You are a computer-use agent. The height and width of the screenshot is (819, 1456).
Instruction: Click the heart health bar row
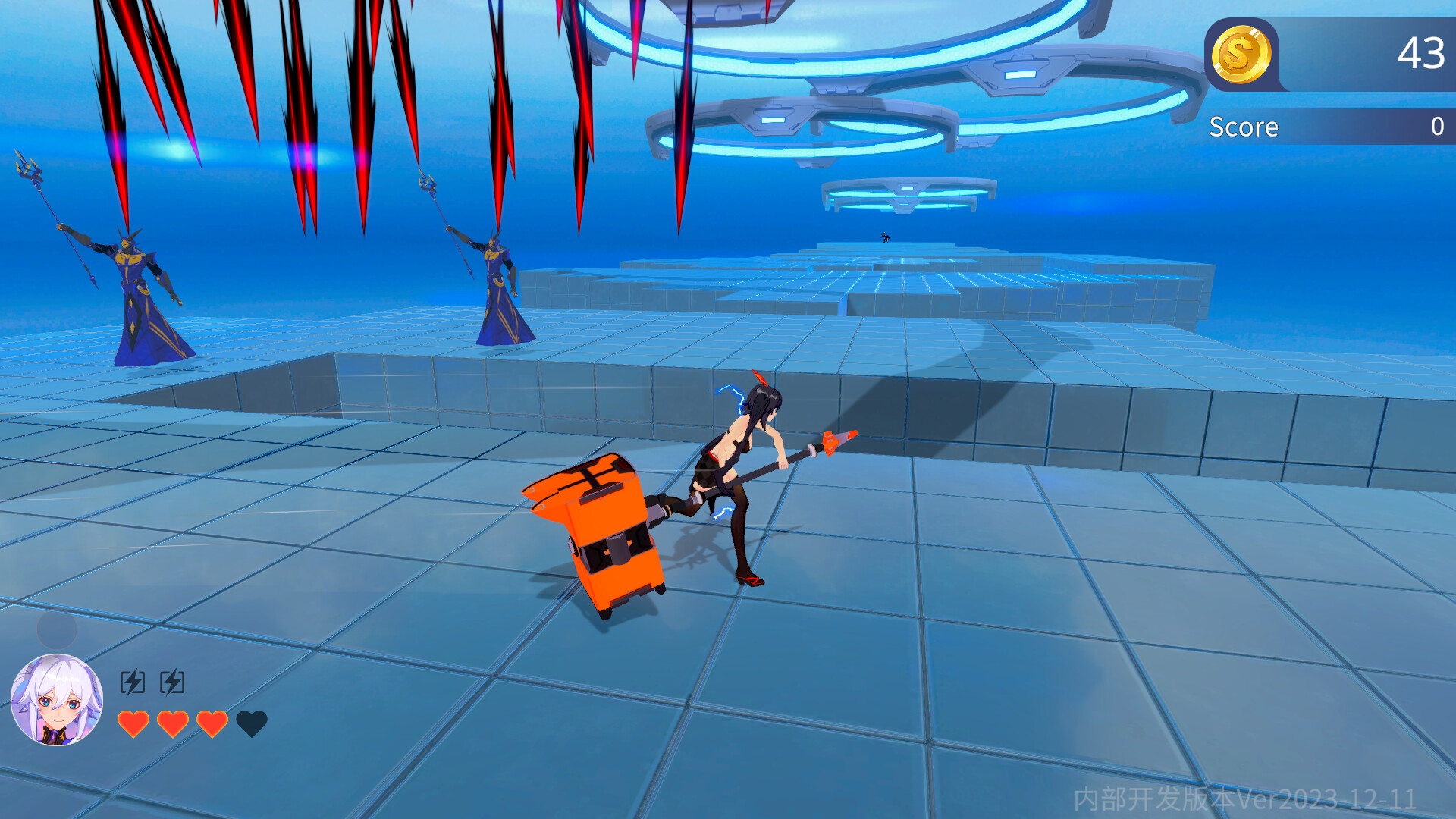pyautogui.click(x=193, y=723)
